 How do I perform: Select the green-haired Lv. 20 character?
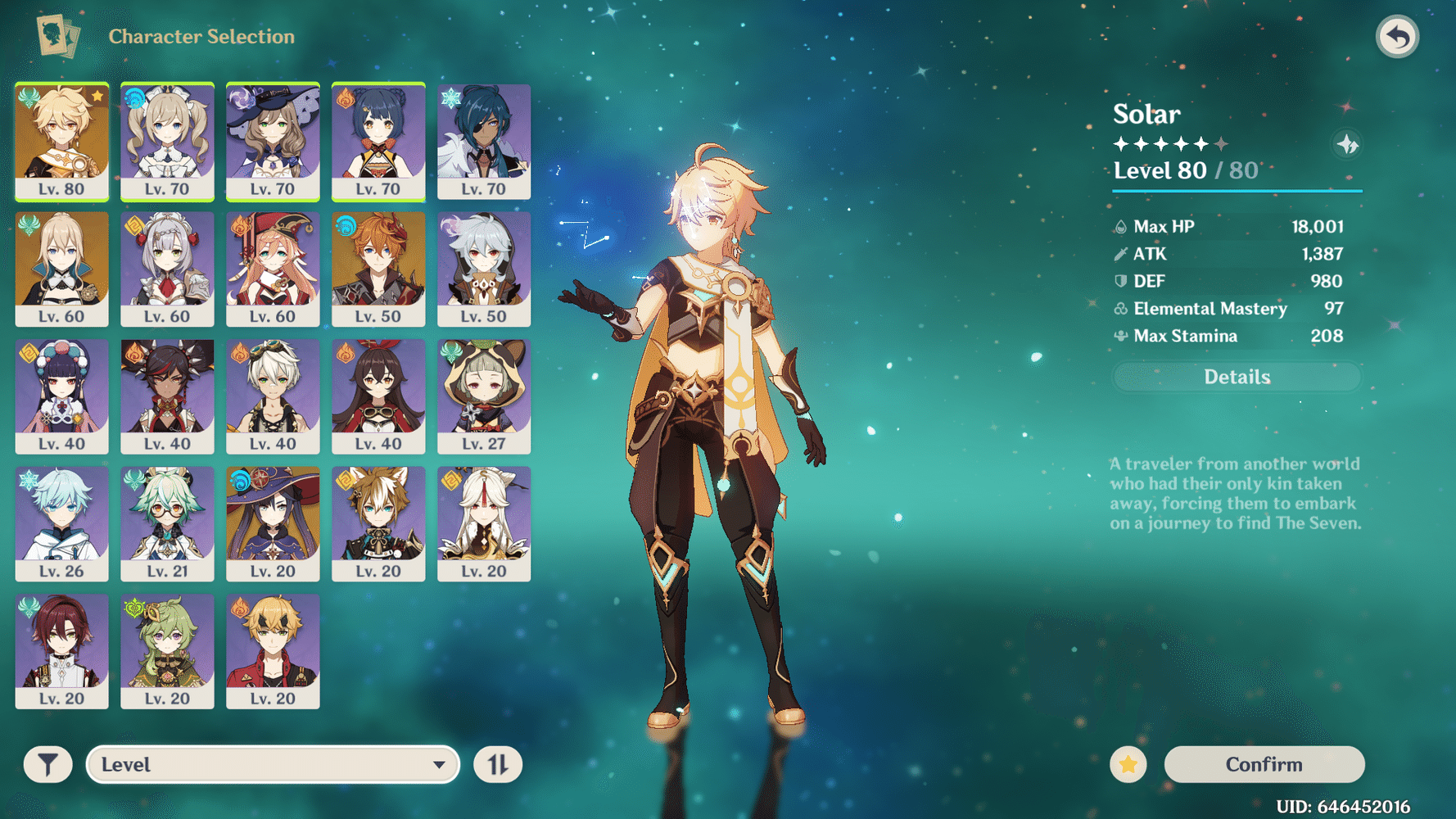tap(167, 651)
